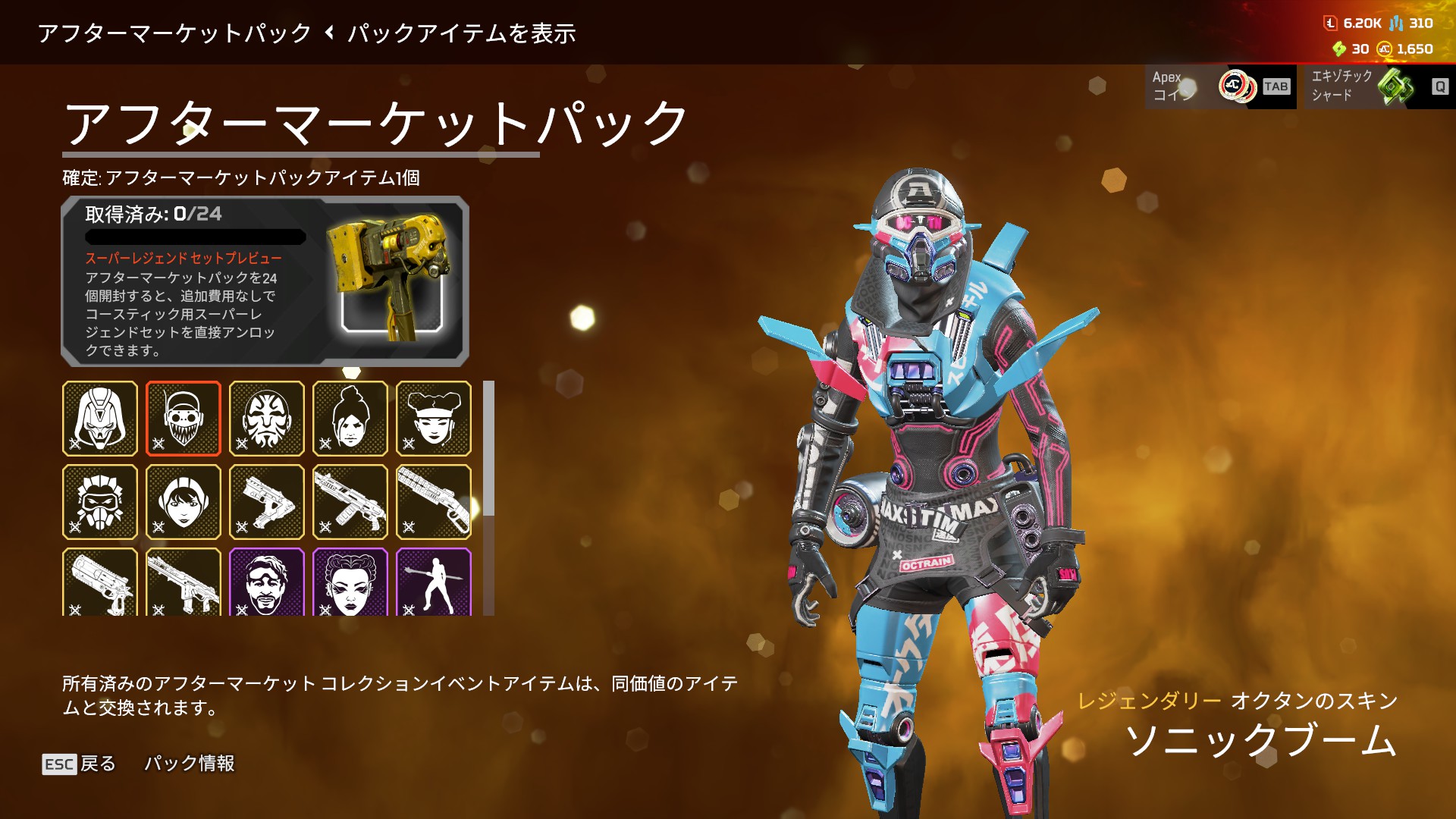Viewport: 1456px width, 819px height.
Task: Return to アフターマーケットパック breadcrumb
Action: coord(174,33)
